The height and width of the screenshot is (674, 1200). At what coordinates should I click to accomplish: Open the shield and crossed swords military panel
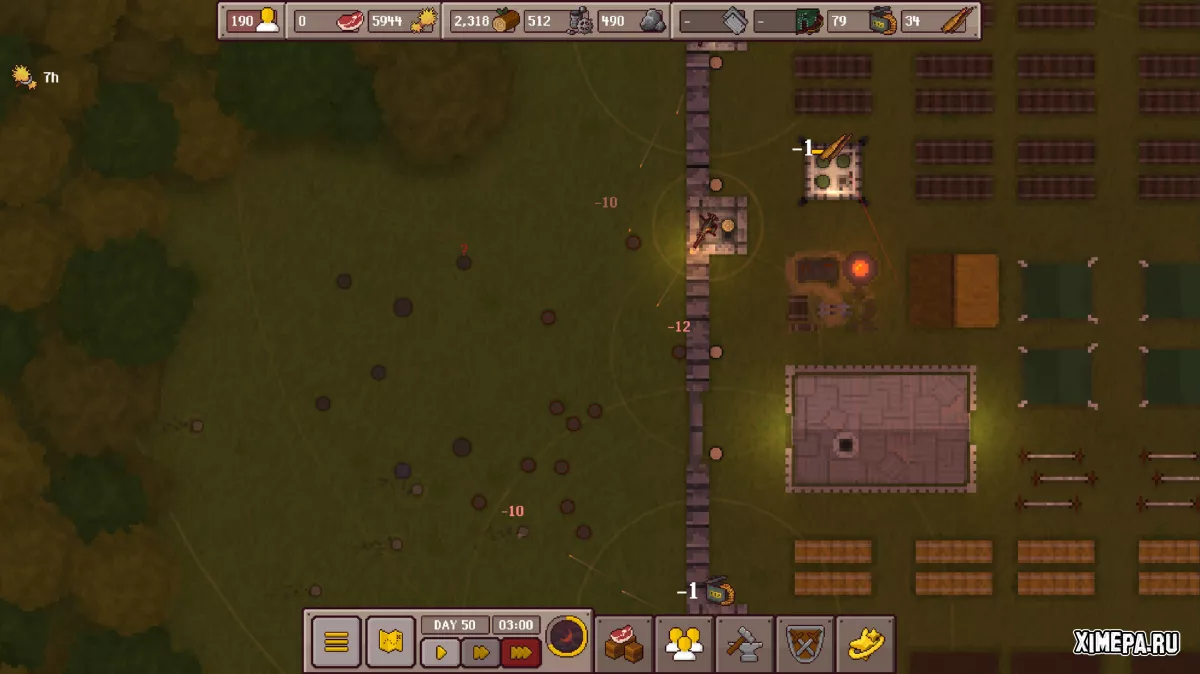pos(805,642)
